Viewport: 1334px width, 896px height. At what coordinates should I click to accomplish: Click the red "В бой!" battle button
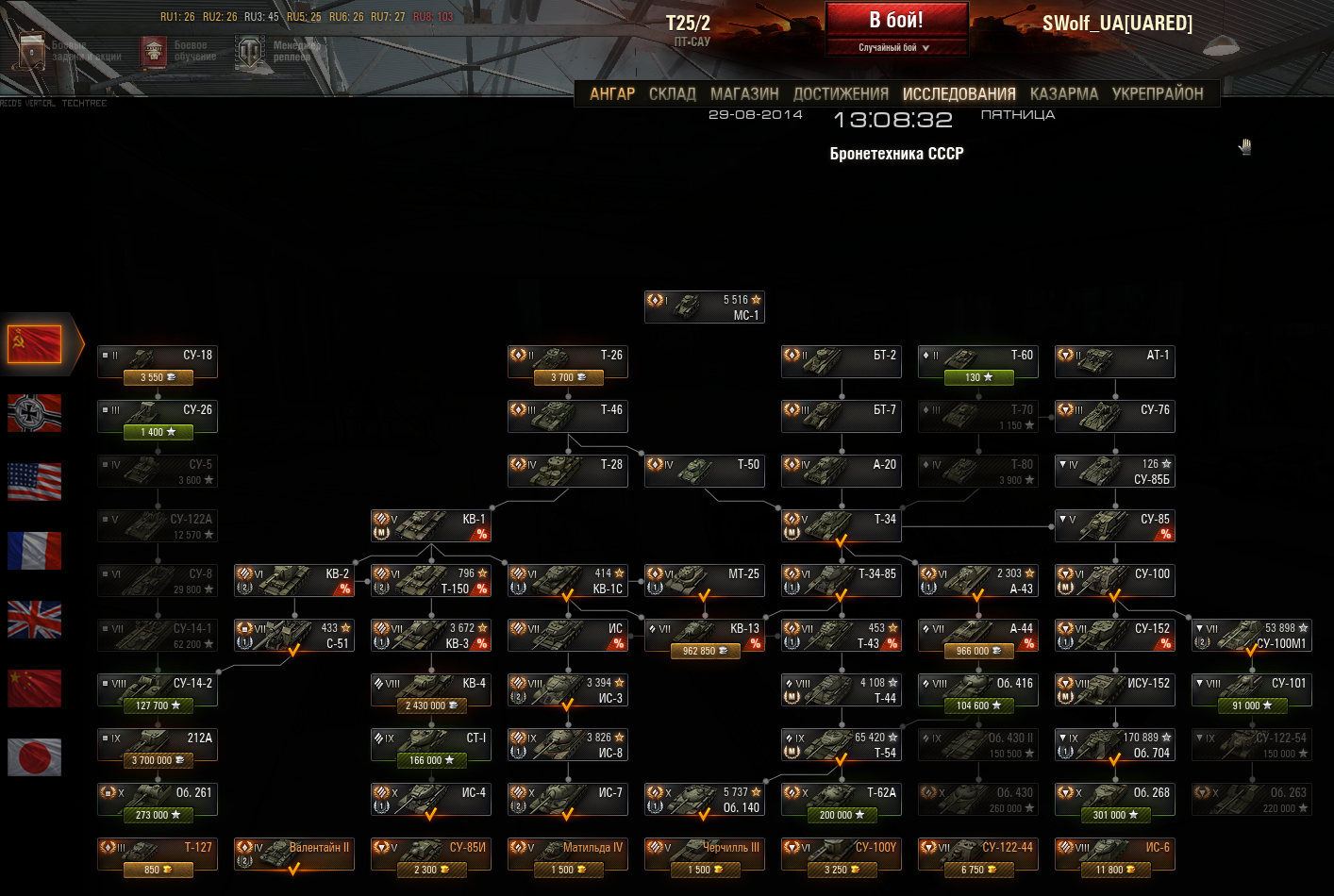[x=896, y=21]
